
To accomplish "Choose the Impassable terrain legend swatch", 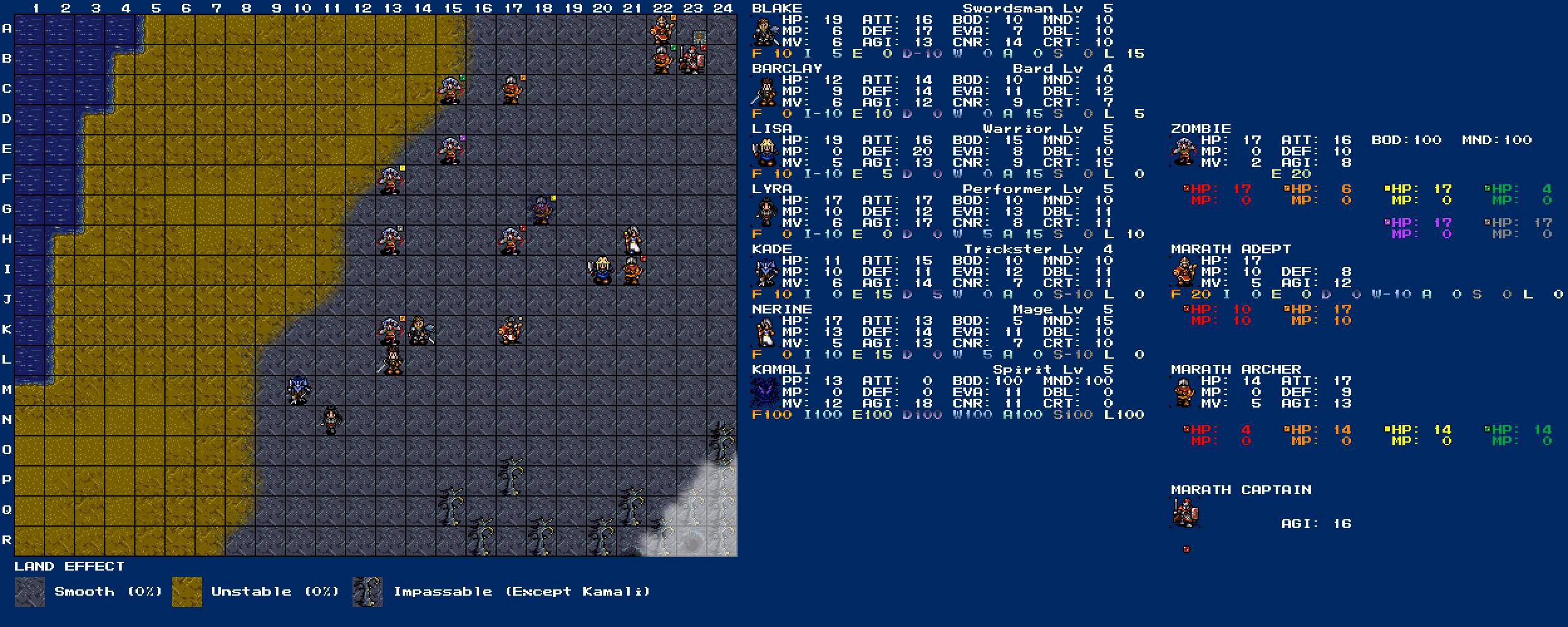I will point(368,592).
